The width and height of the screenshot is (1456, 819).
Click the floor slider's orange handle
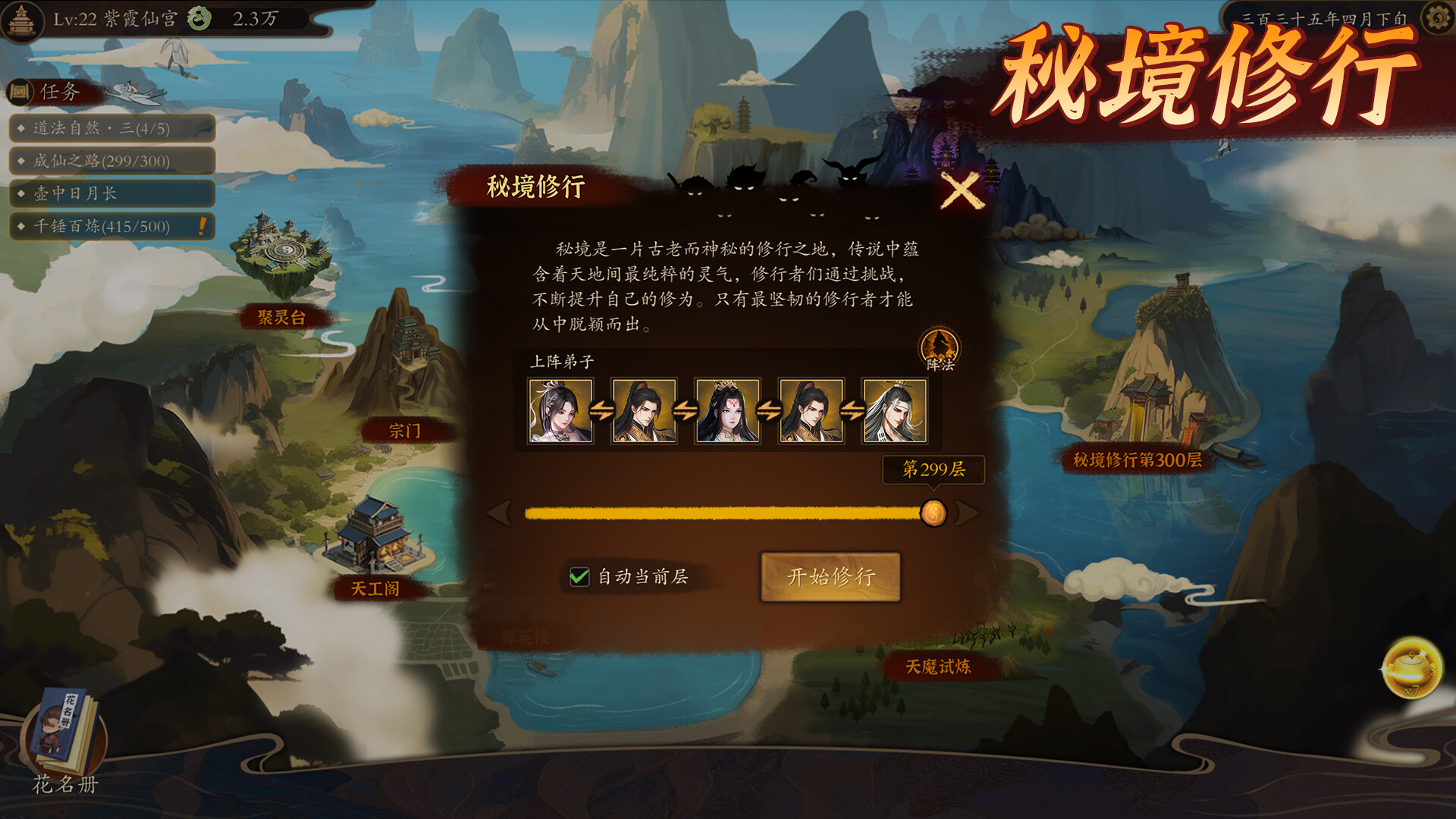[934, 513]
